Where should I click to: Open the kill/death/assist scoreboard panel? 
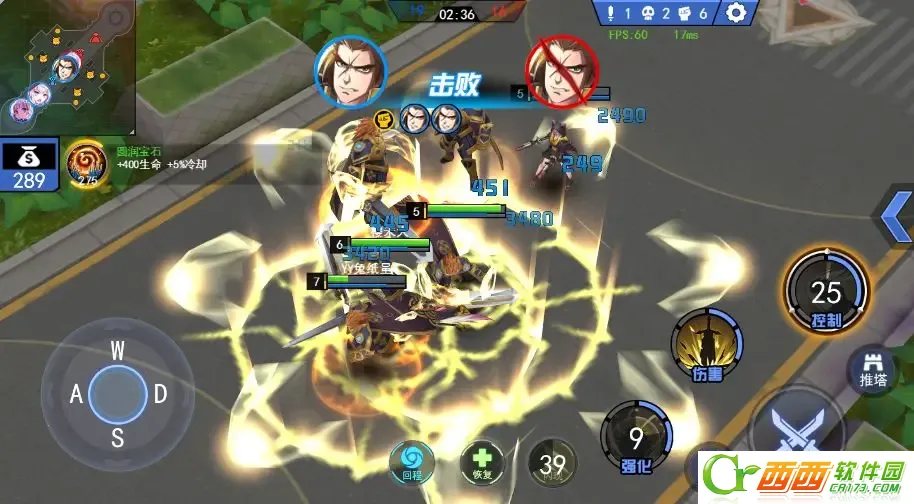[659, 13]
